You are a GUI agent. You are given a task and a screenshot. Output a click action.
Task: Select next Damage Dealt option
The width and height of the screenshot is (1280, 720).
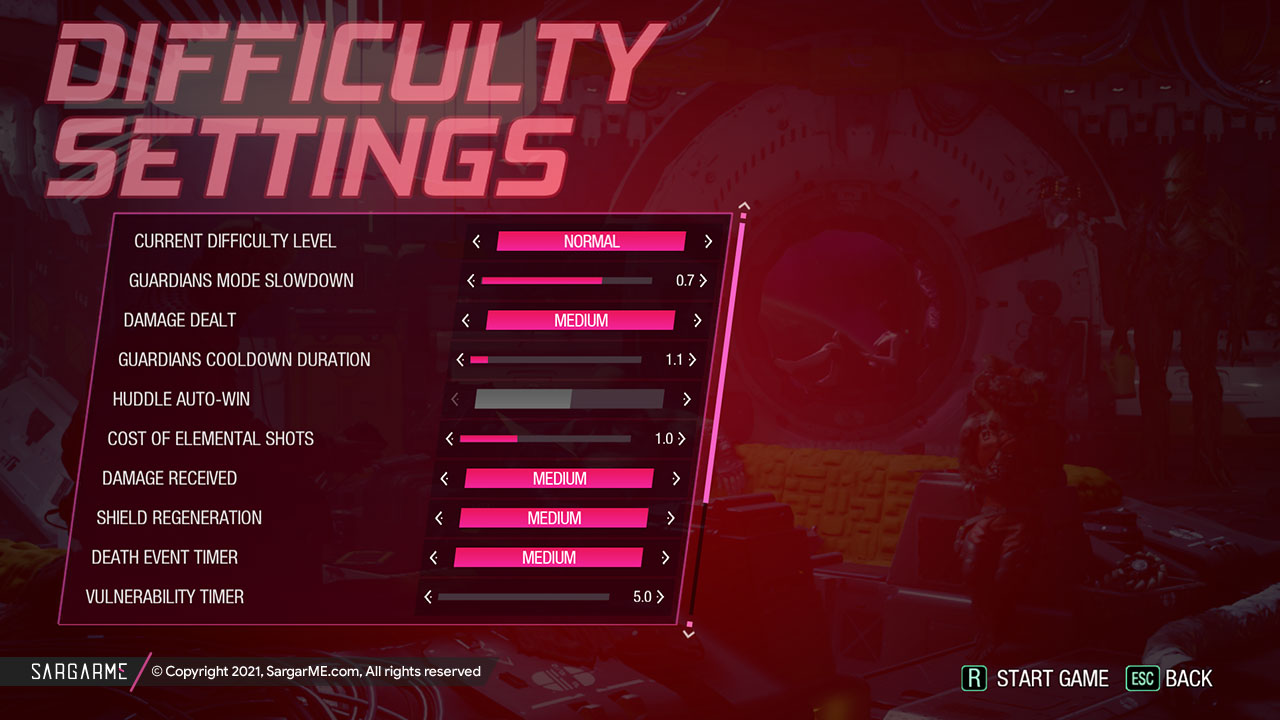(697, 321)
